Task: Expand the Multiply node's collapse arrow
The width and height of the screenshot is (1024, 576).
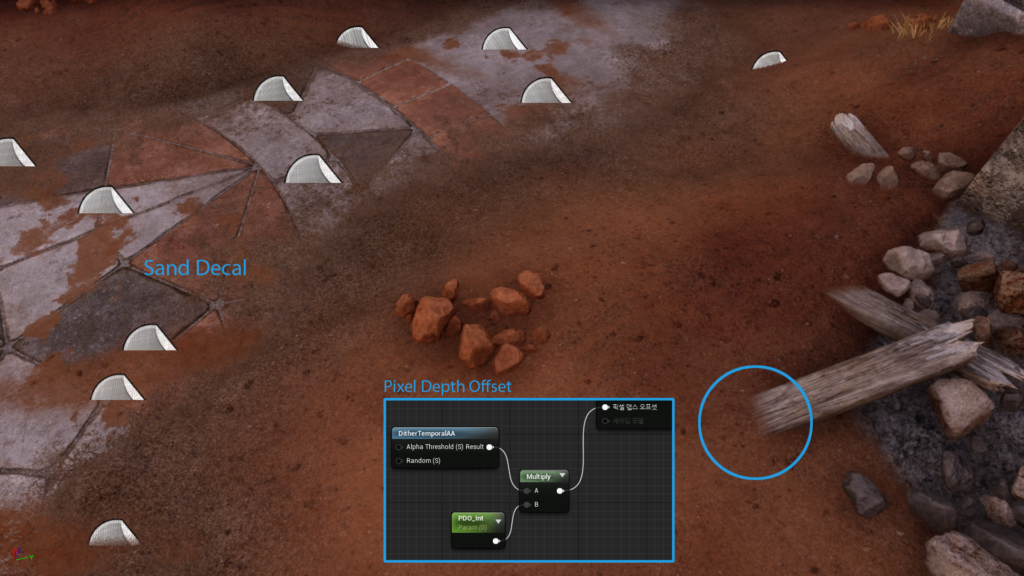Action: point(562,476)
